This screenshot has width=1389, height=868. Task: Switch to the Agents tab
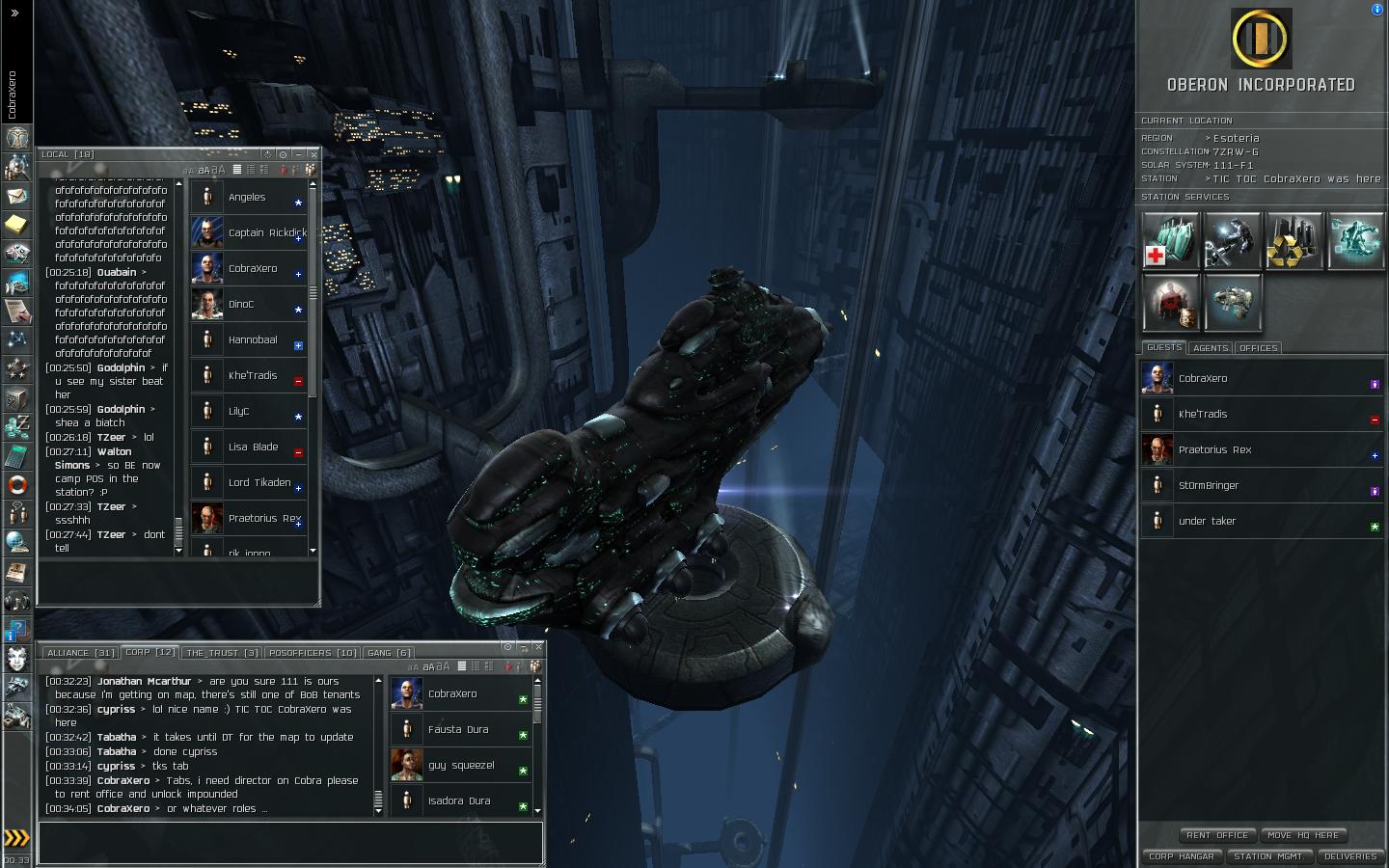click(x=1211, y=348)
